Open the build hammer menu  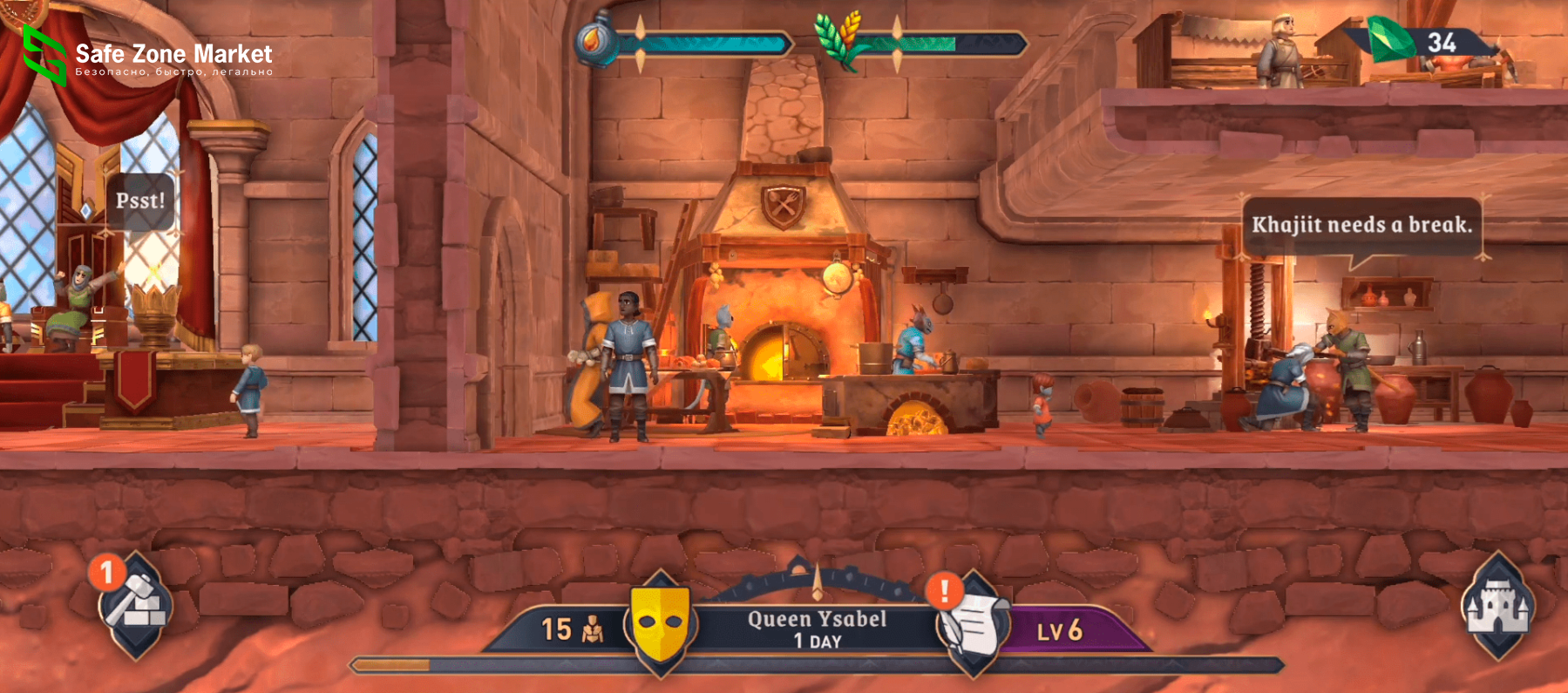(x=135, y=604)
